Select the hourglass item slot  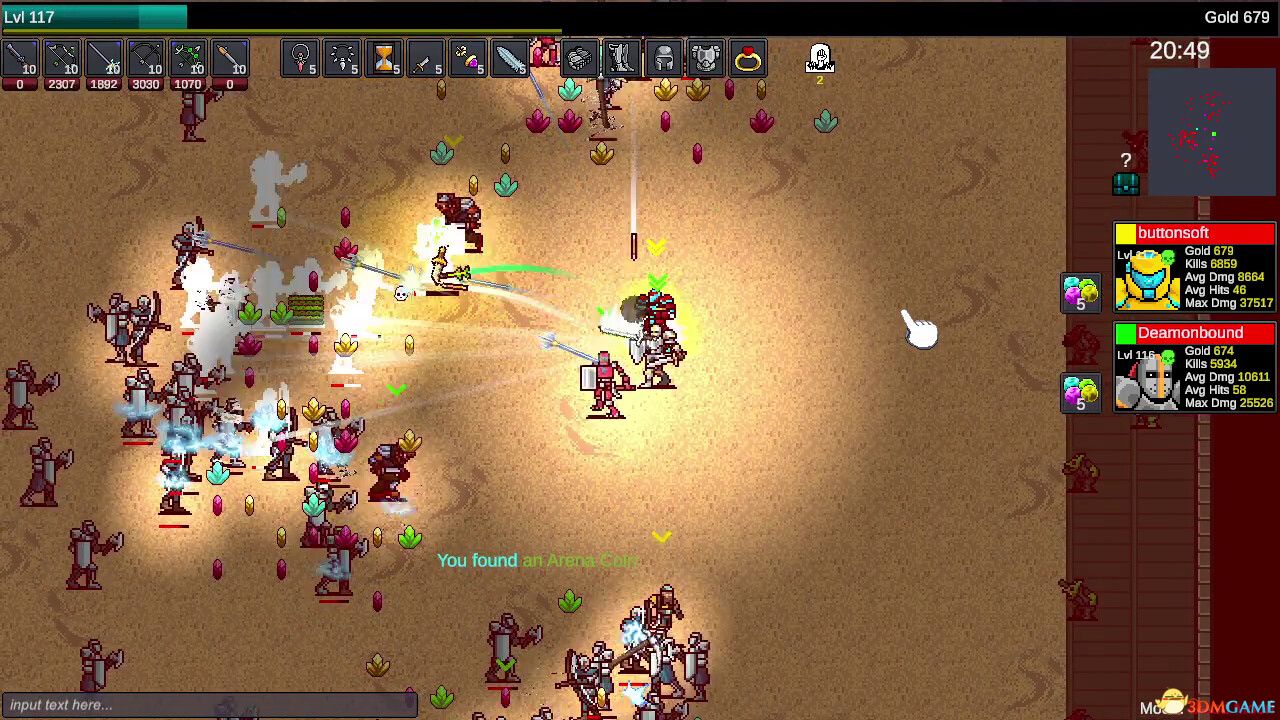[384, 60]
